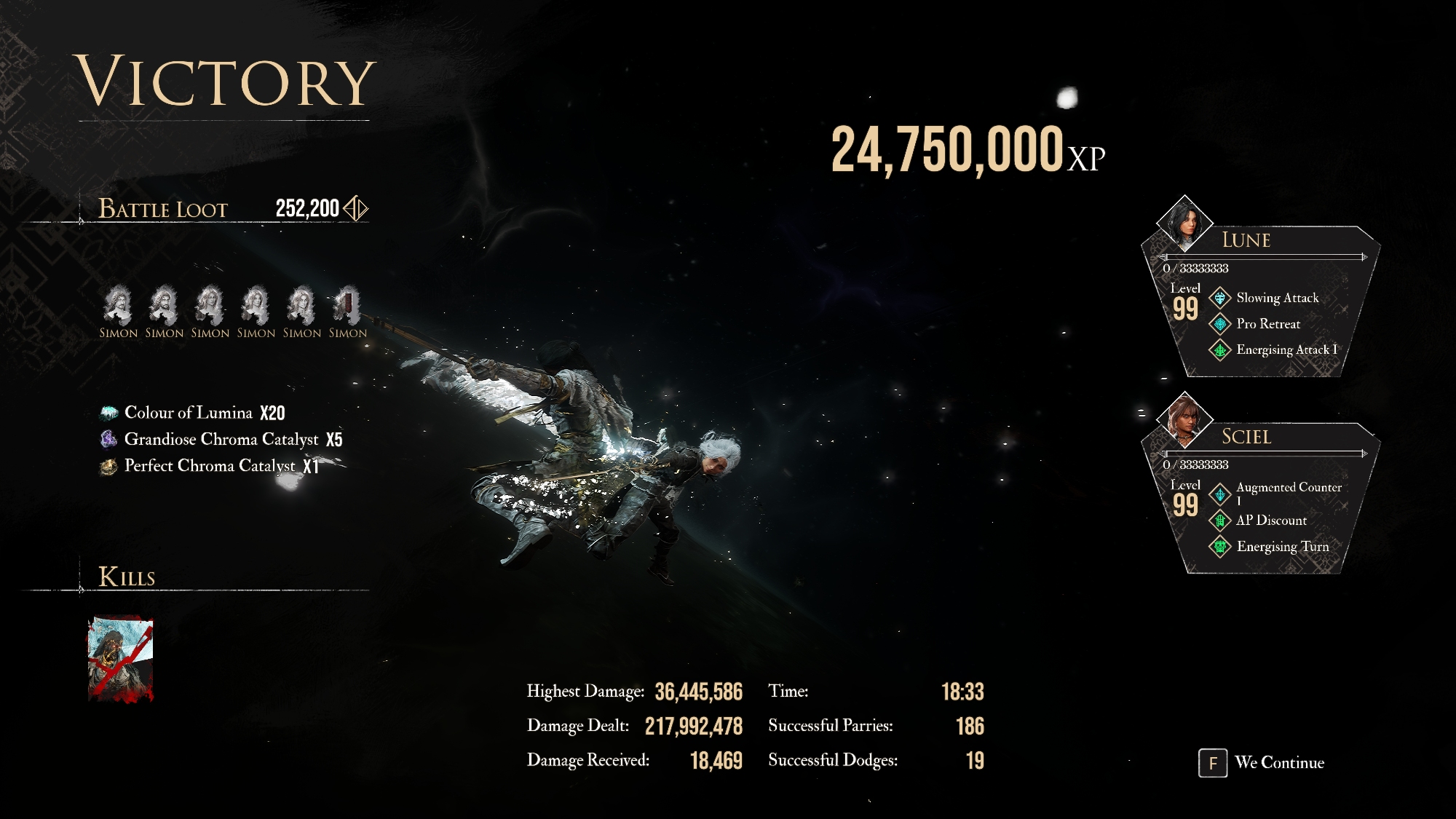
Task: View Sciel's AP Discount skill
Action: (x=1270, y=521)
